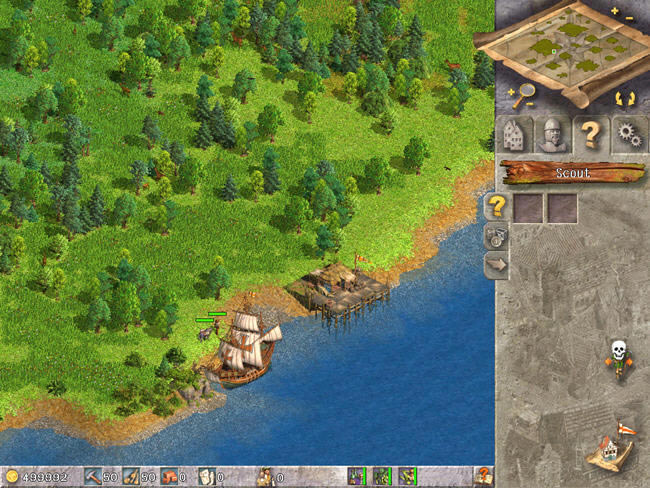Open the house with flag map icon

click(610, 445)
